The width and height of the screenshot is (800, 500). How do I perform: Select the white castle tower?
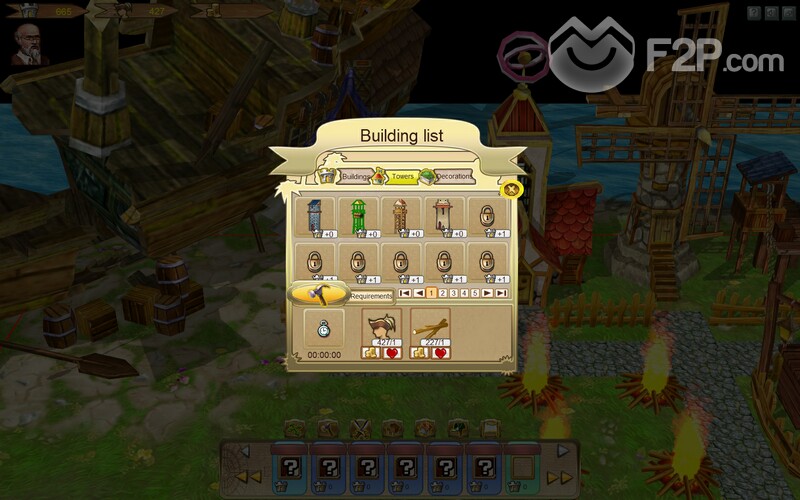441,217
